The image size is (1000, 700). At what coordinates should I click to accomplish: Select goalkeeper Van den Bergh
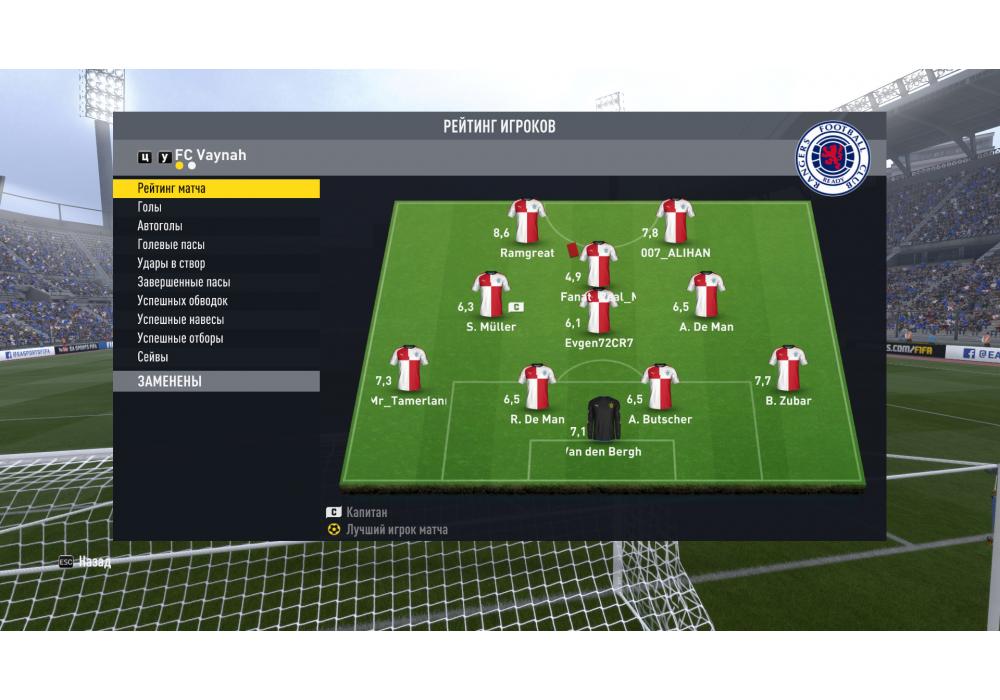pyautogui.click(x=603, y=420)
